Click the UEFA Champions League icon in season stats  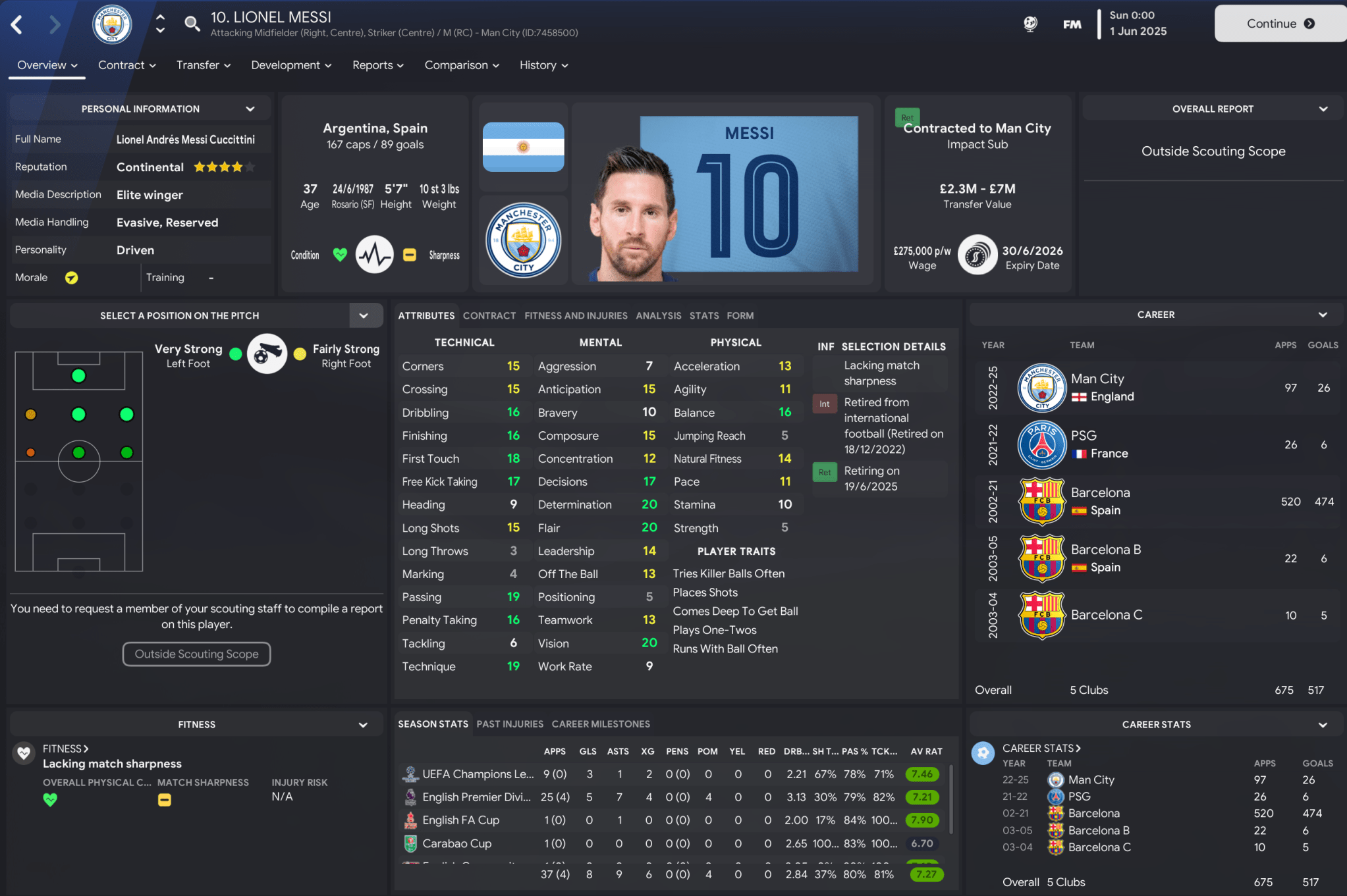click(x=410, y=774)
